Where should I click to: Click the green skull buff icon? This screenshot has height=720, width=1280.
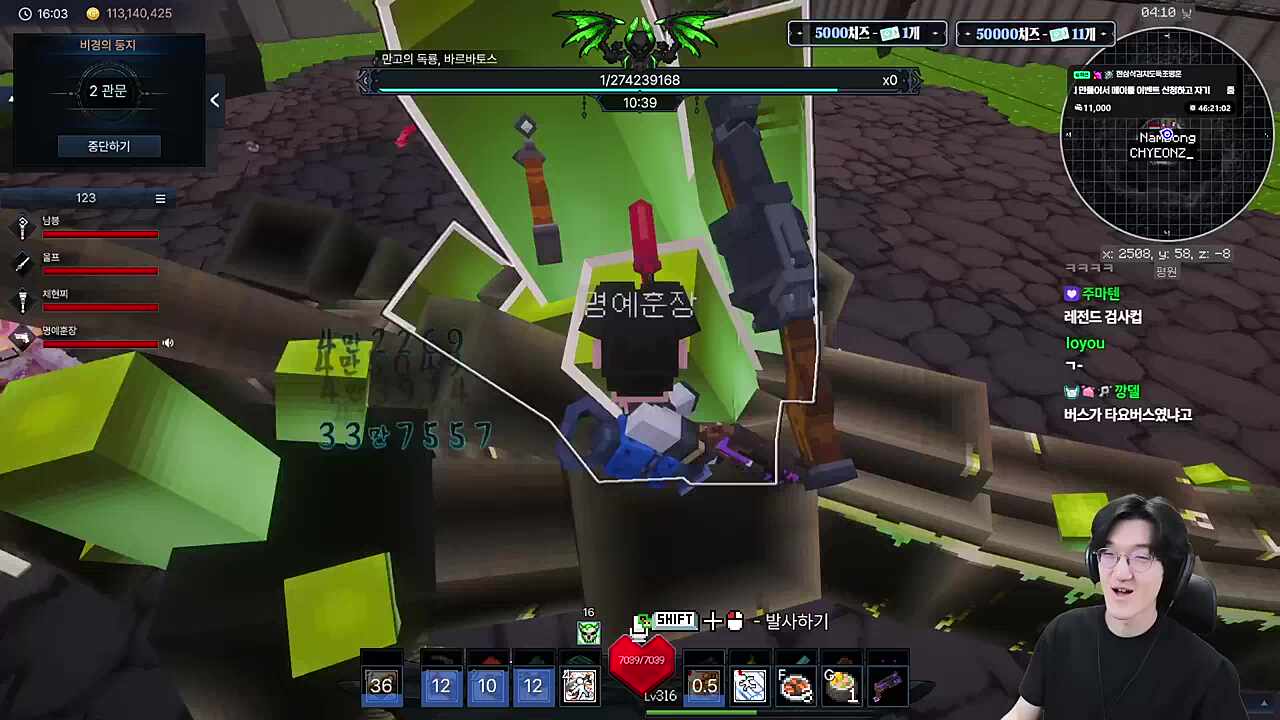588,632
